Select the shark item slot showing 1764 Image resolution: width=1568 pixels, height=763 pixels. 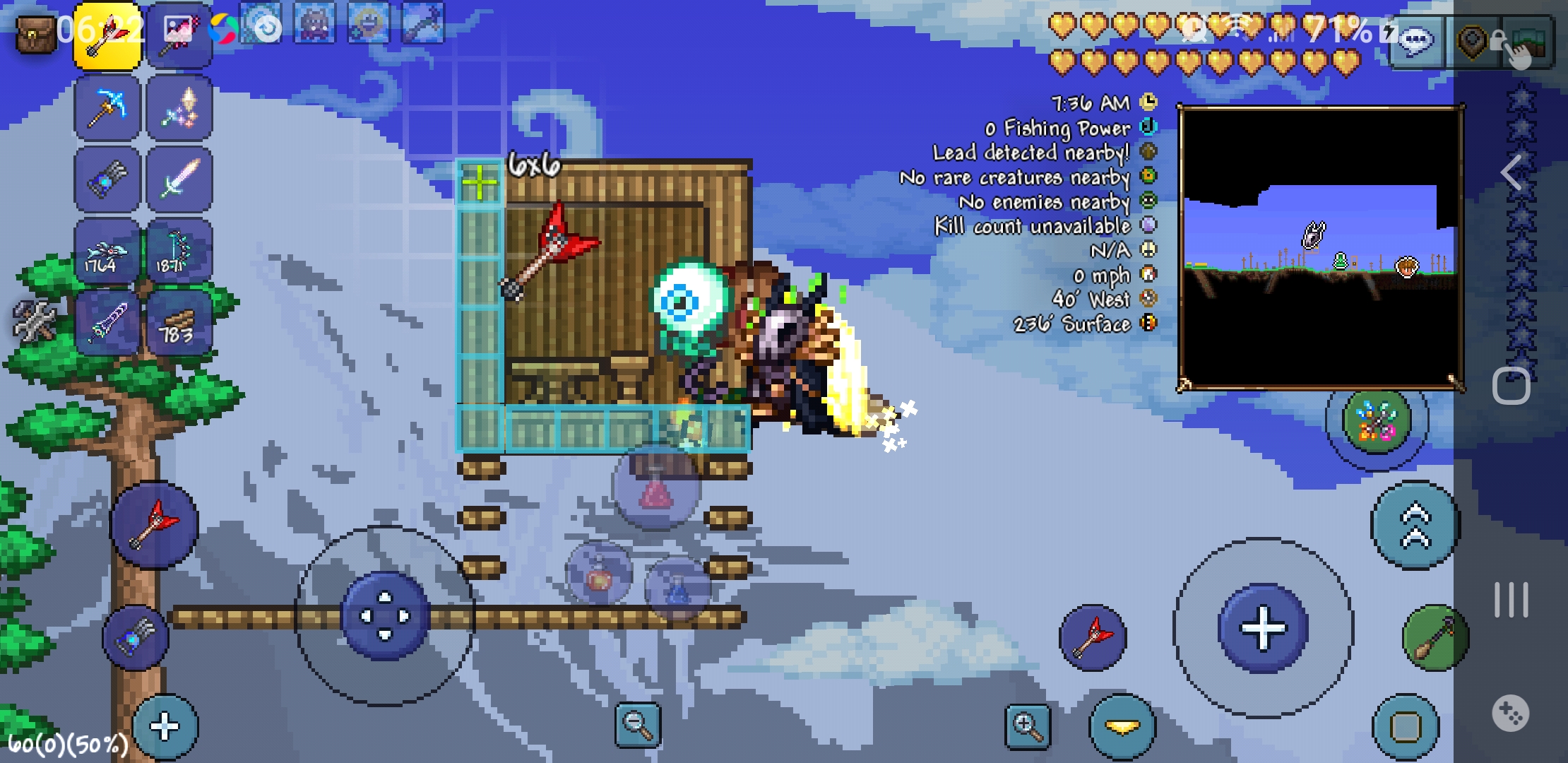(107, 252)
